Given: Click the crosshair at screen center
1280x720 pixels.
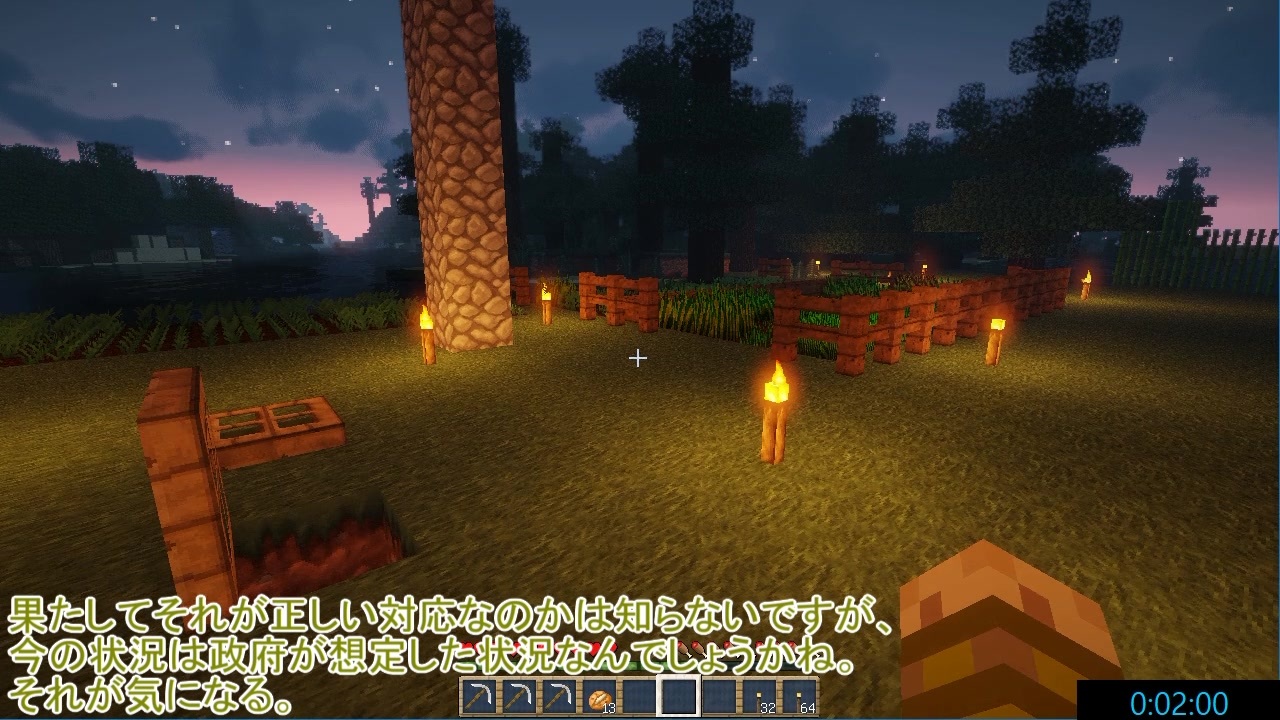Looking at the screenshot, I should click(x=638, y=357).
